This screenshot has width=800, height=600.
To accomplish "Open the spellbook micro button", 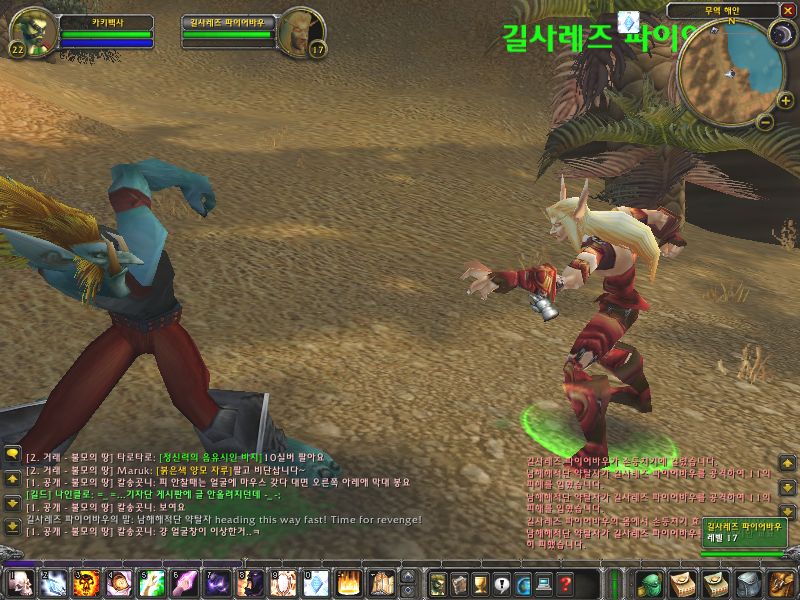I will point(458,582).
